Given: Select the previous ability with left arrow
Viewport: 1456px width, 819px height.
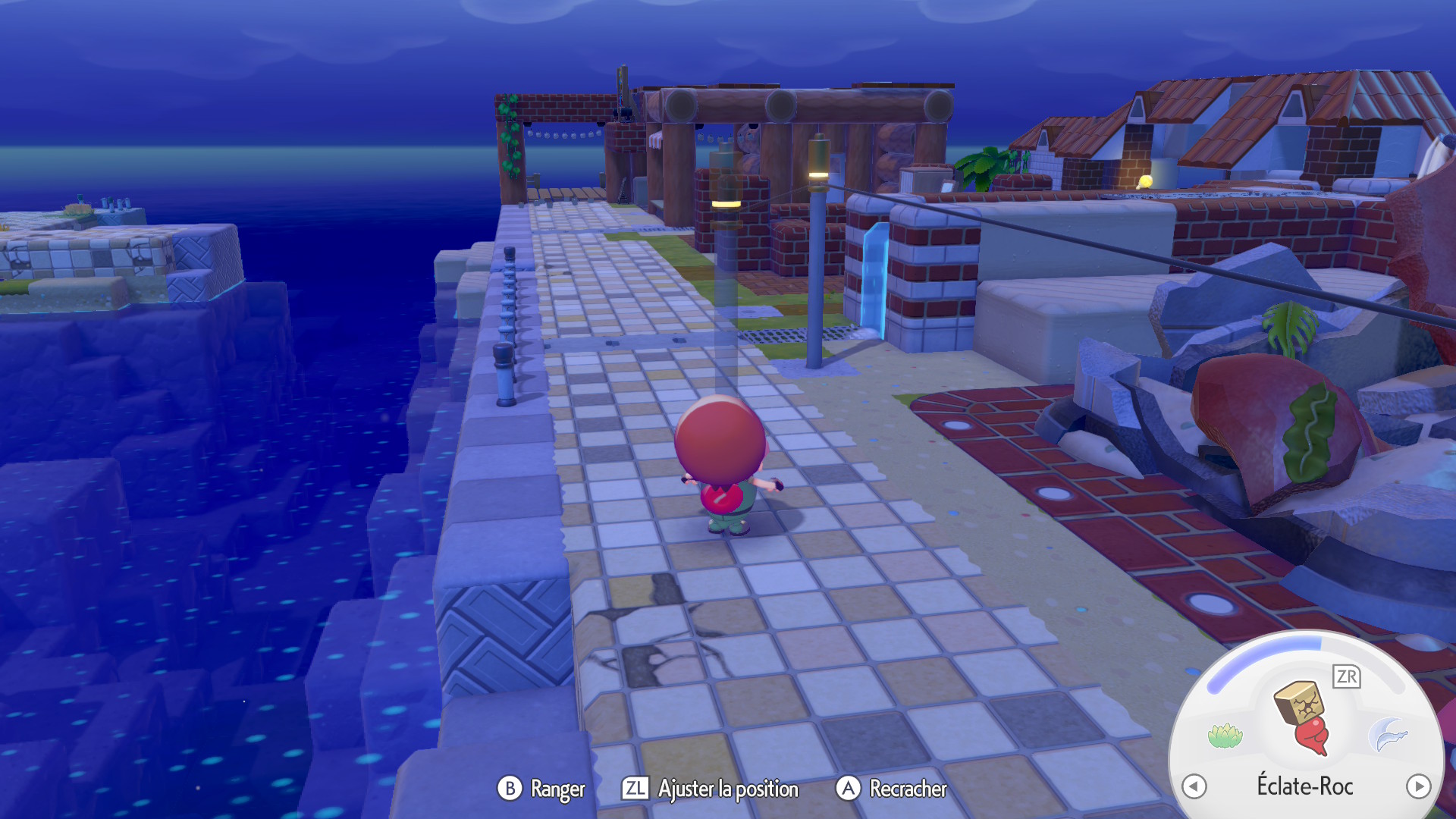Looking at the screenshot, I should (x=1194, y=786).
